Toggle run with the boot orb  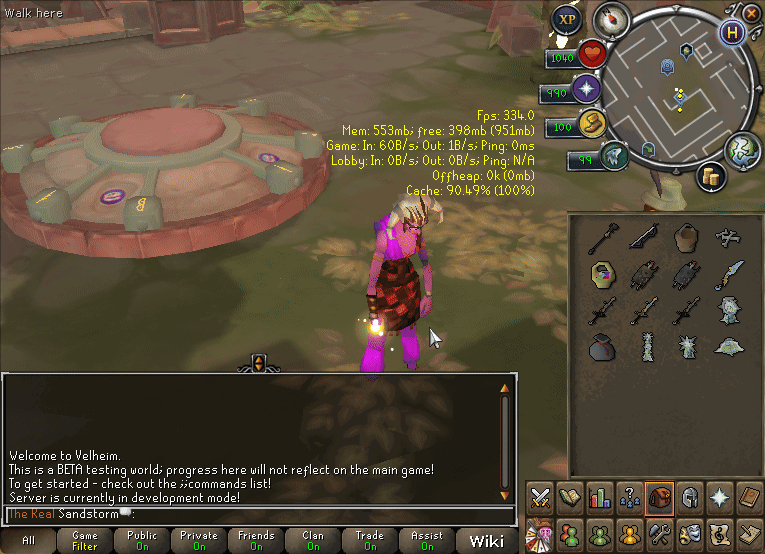(590, 124)
